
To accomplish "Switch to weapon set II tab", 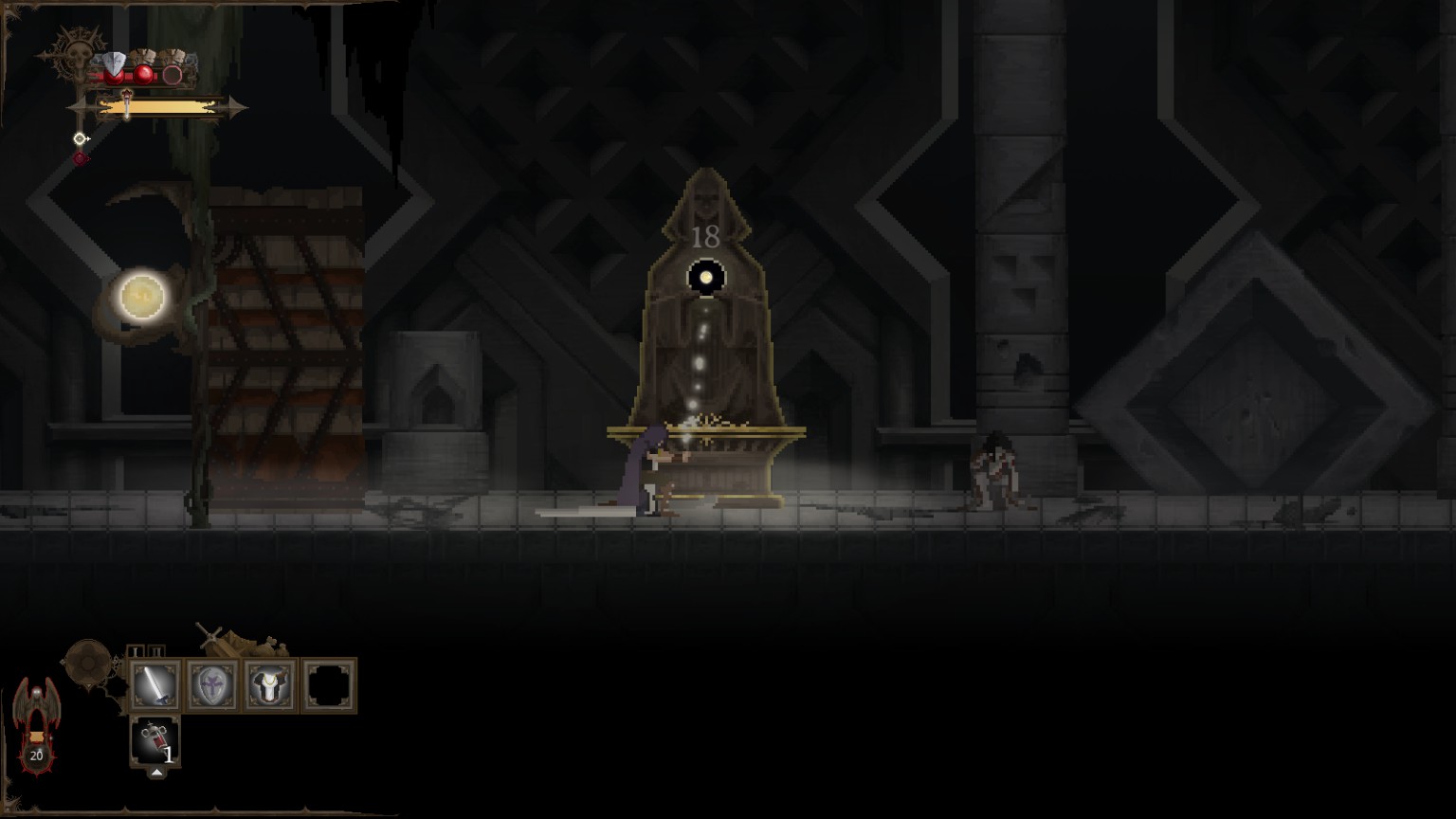I will 156,651.
